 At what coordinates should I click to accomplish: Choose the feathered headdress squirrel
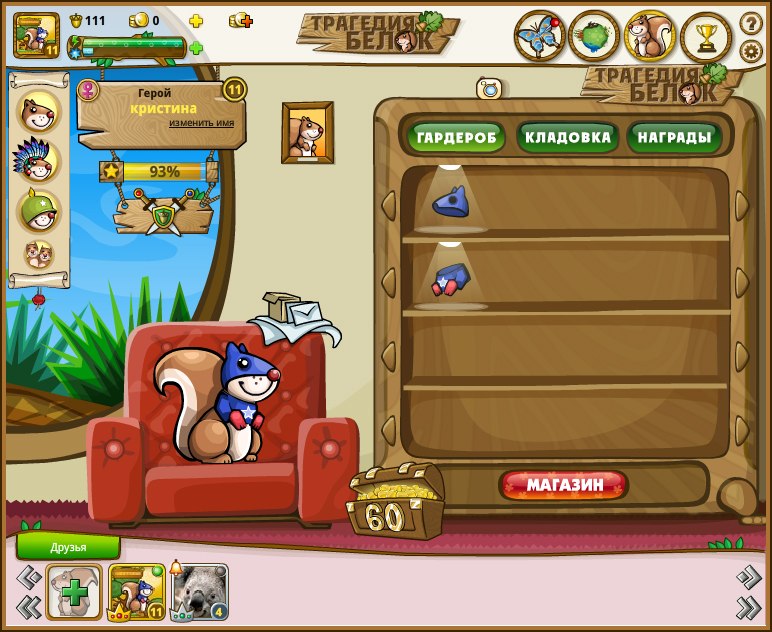[39, 160]
